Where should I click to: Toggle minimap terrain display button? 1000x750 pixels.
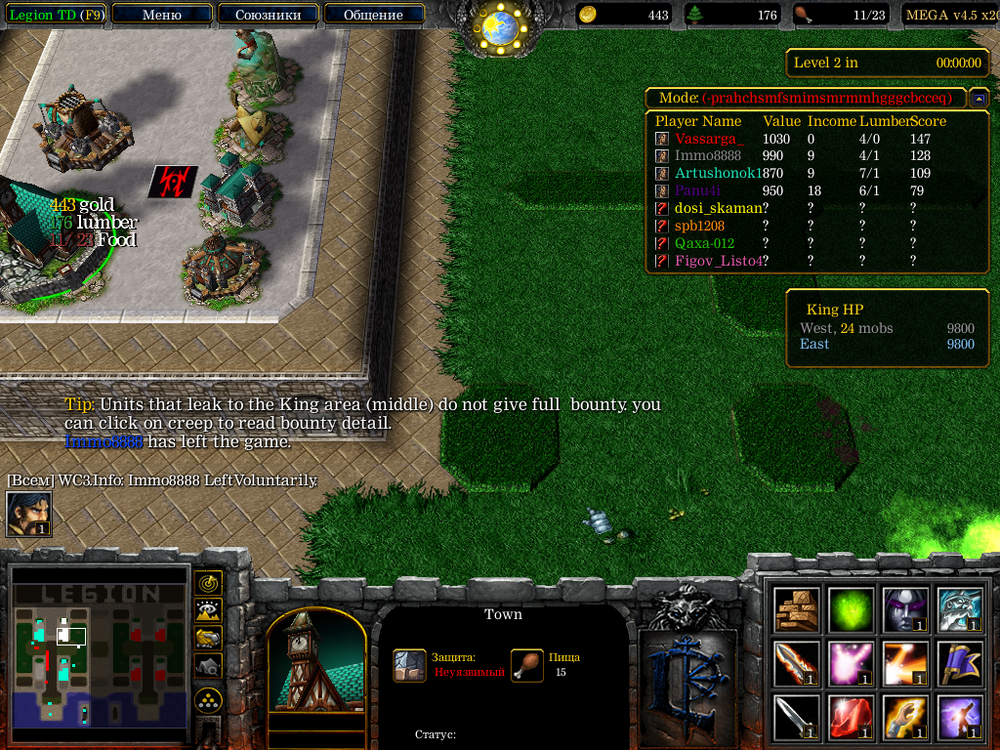[208, 609]
